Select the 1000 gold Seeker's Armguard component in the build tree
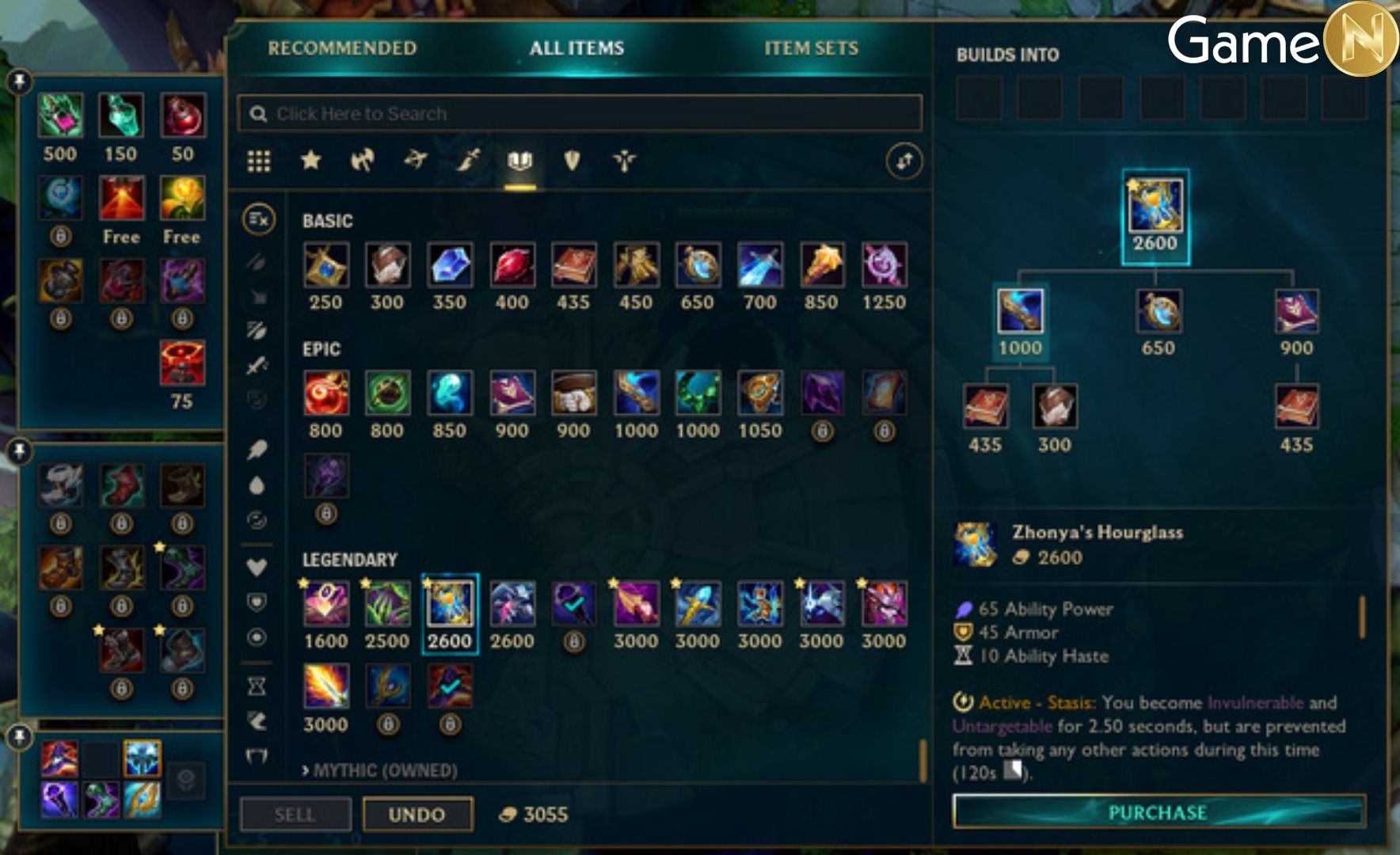Image resolution: width=1400 pixels, height=855 pixels. click(x=1020, y=311)
